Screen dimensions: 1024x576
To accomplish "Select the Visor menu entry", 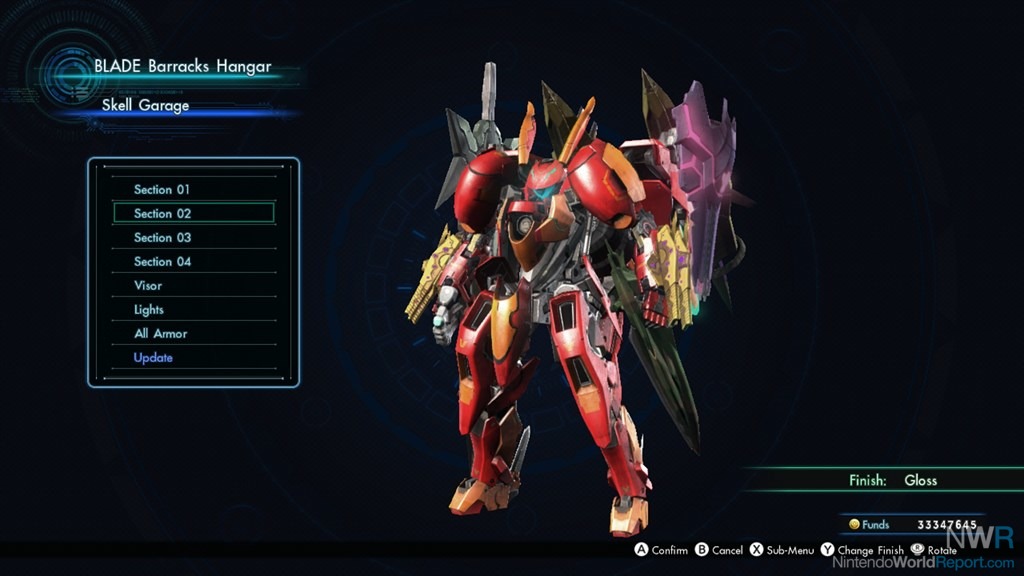I will 148,285.
